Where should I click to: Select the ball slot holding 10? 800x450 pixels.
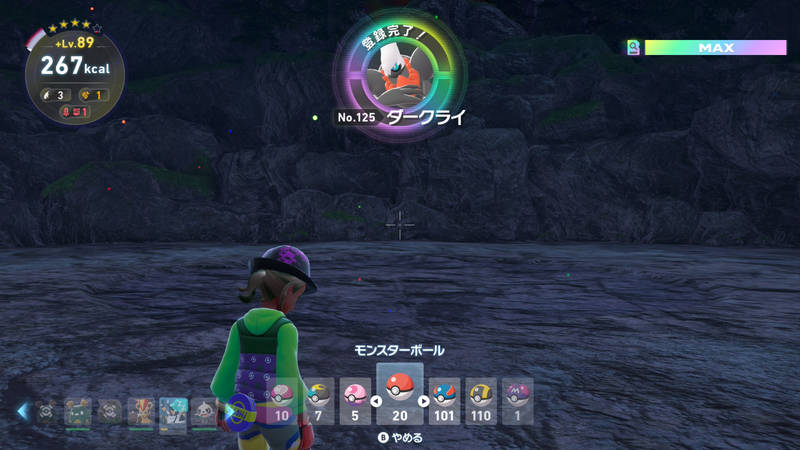(282, 401)
